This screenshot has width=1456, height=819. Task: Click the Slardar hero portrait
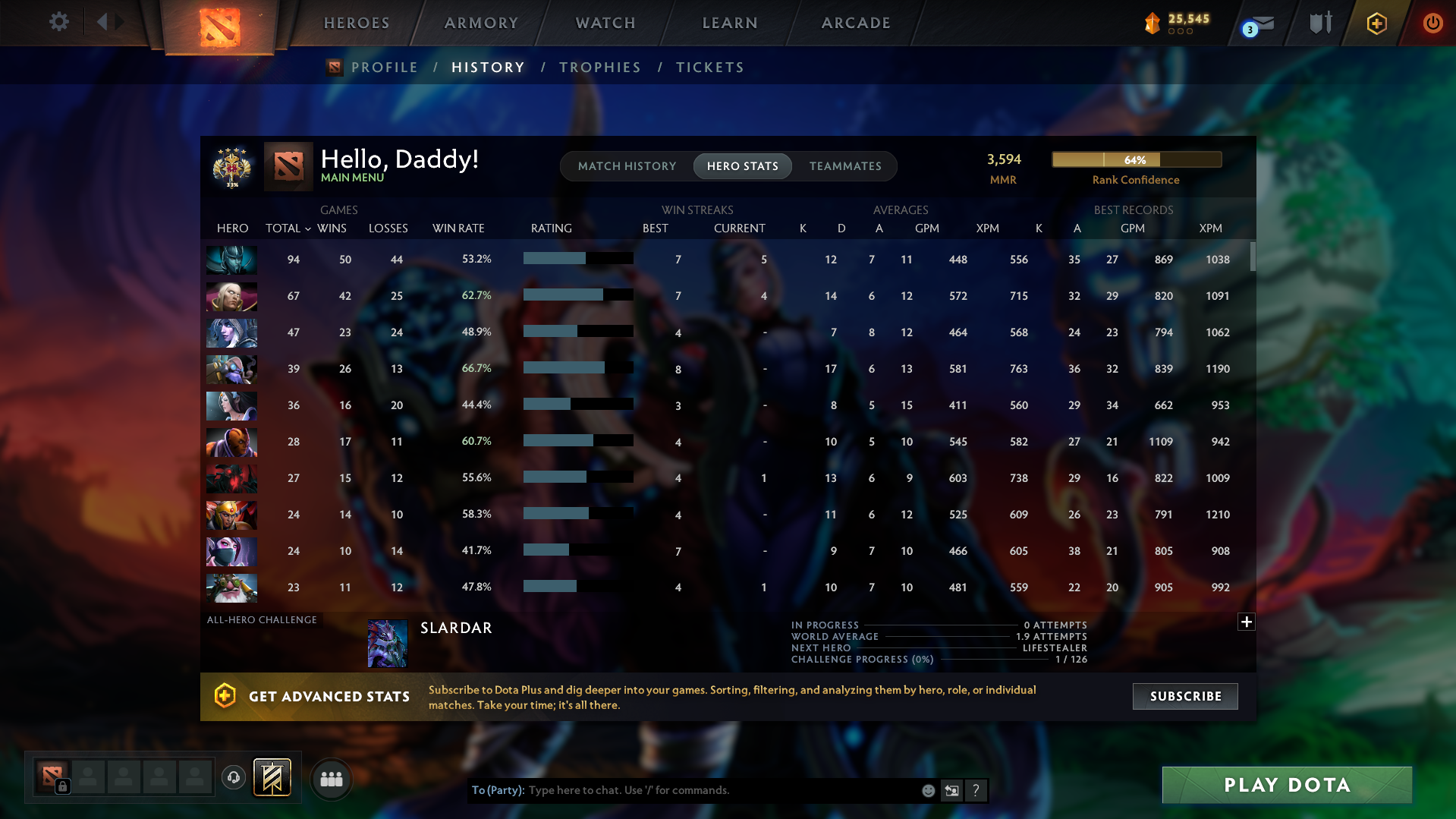click(x=387, y=643)
